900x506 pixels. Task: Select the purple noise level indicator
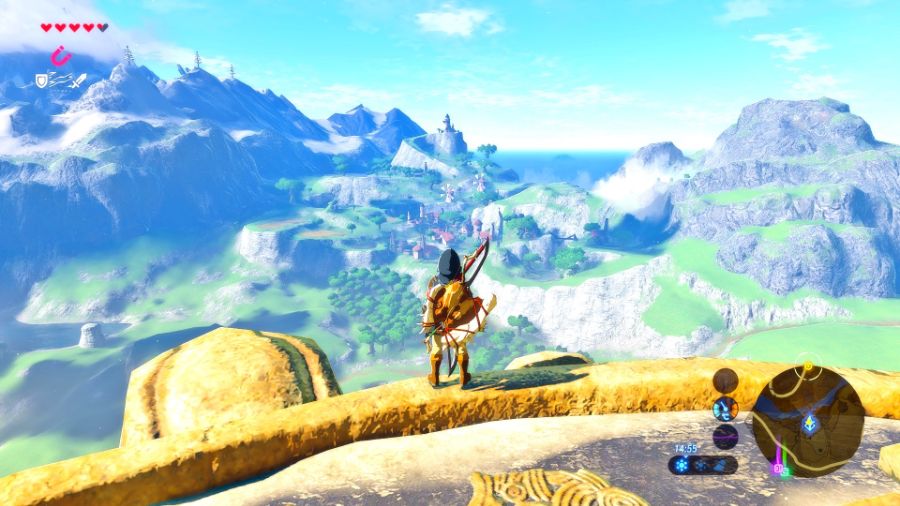pos(725,436)
